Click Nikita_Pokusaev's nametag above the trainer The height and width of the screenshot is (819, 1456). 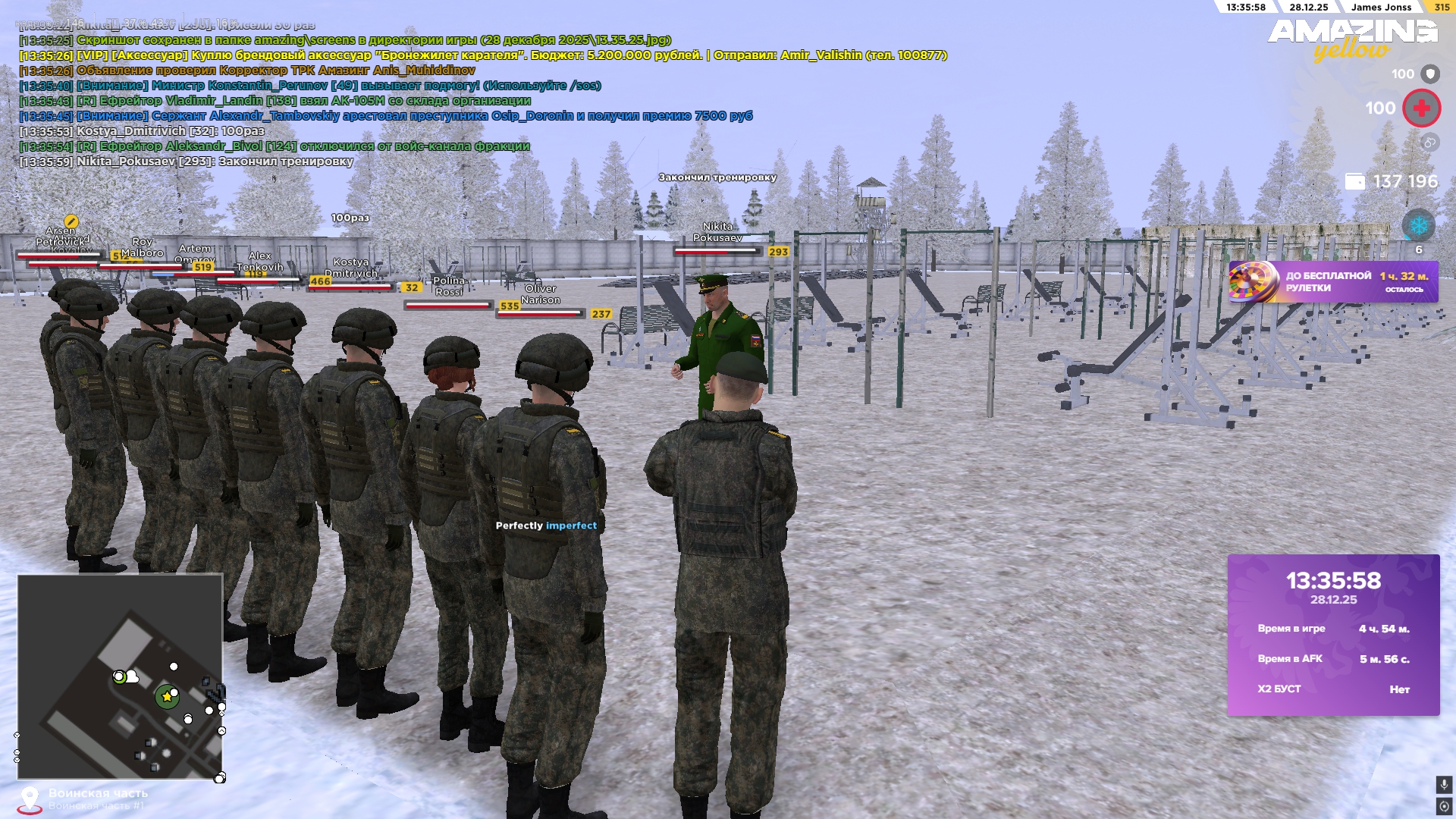[716, 233]
